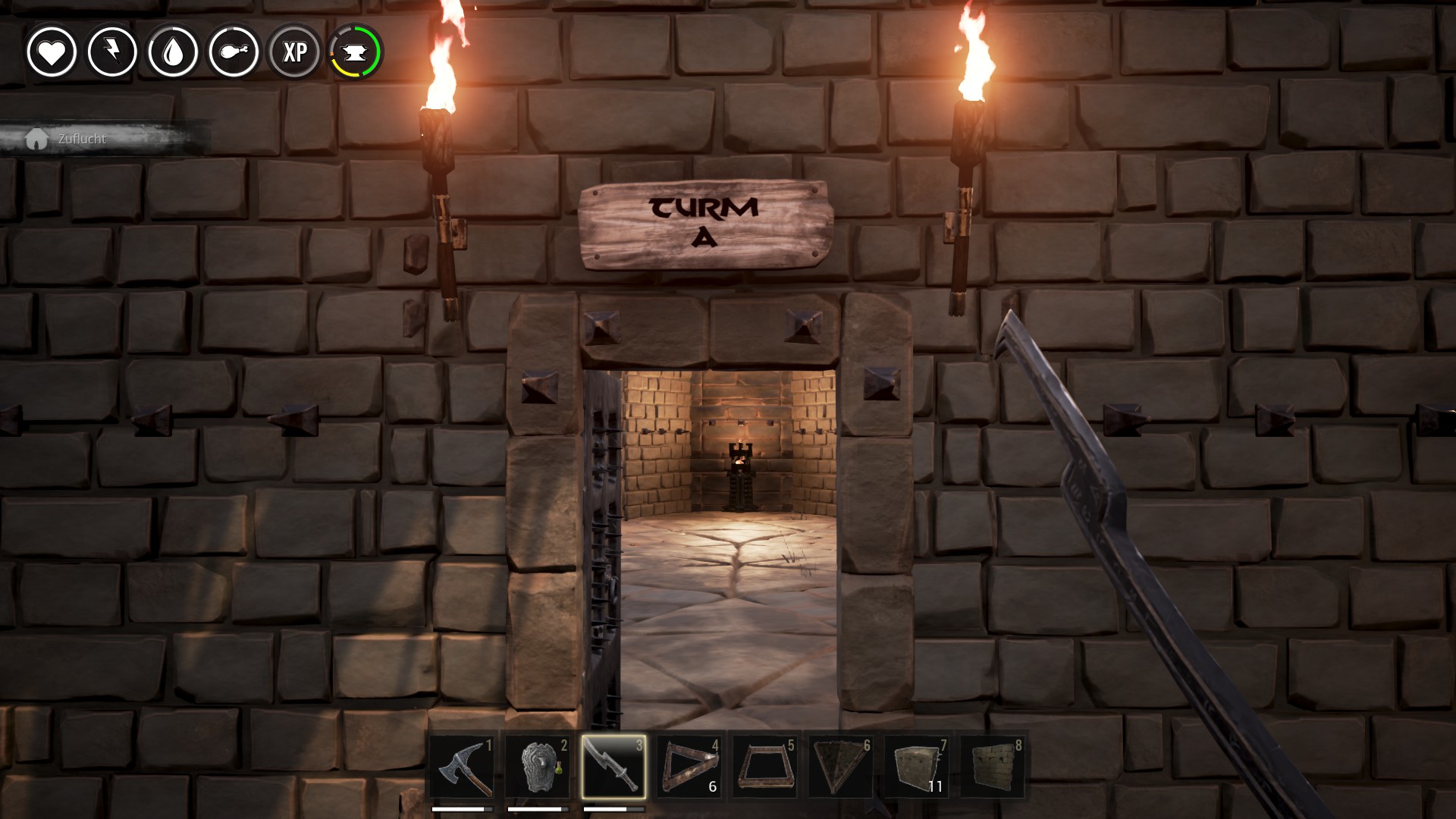Open the Zuflucht tracker entry
1456x819 pixels.
tap(82, 139)
